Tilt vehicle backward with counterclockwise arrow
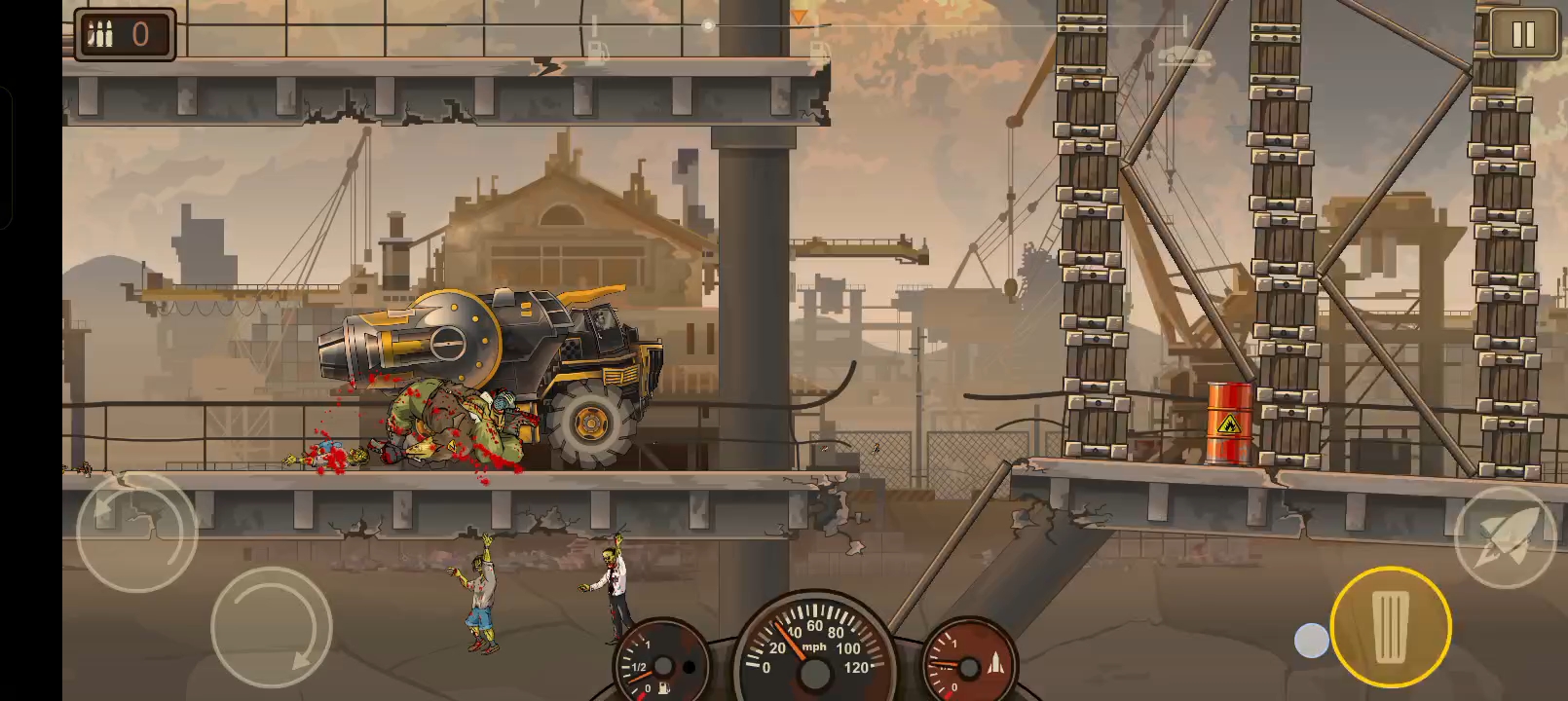 (136, 532)
